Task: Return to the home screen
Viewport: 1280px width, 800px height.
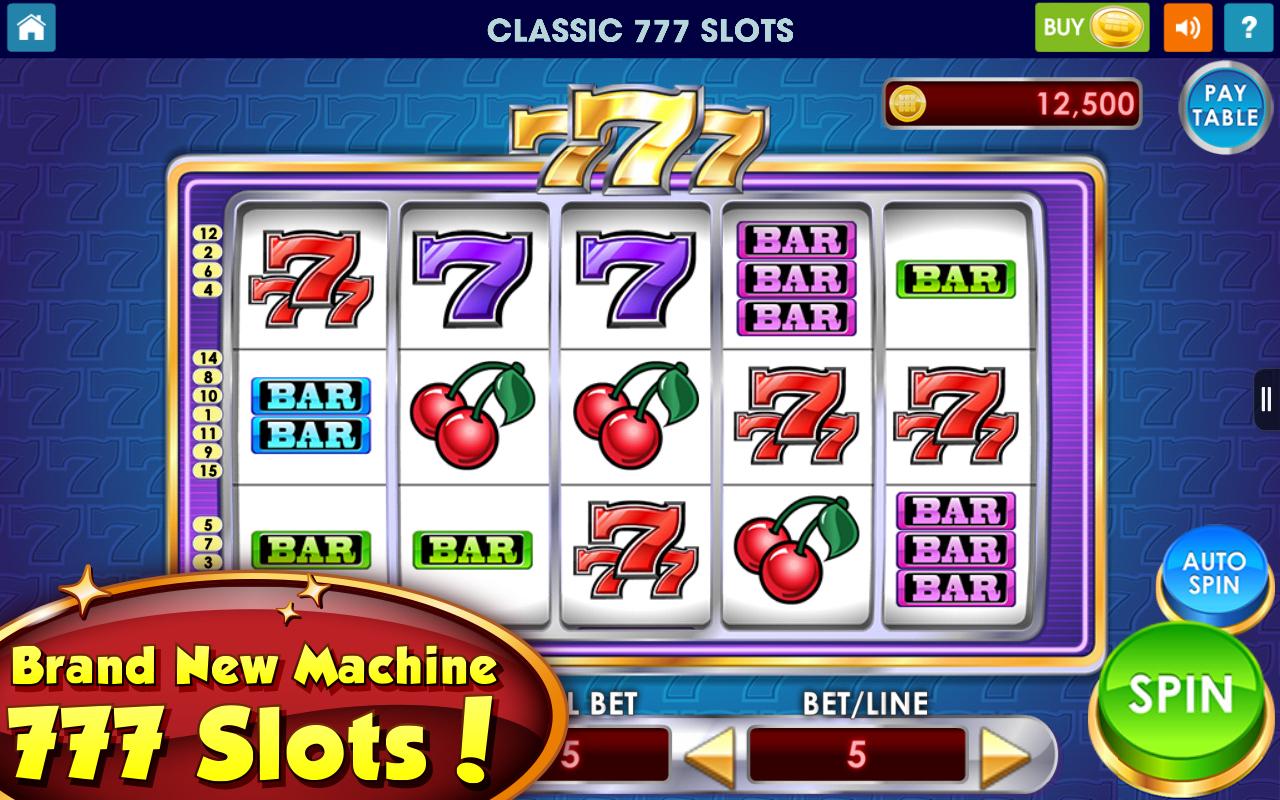Action: coord(31,27)
